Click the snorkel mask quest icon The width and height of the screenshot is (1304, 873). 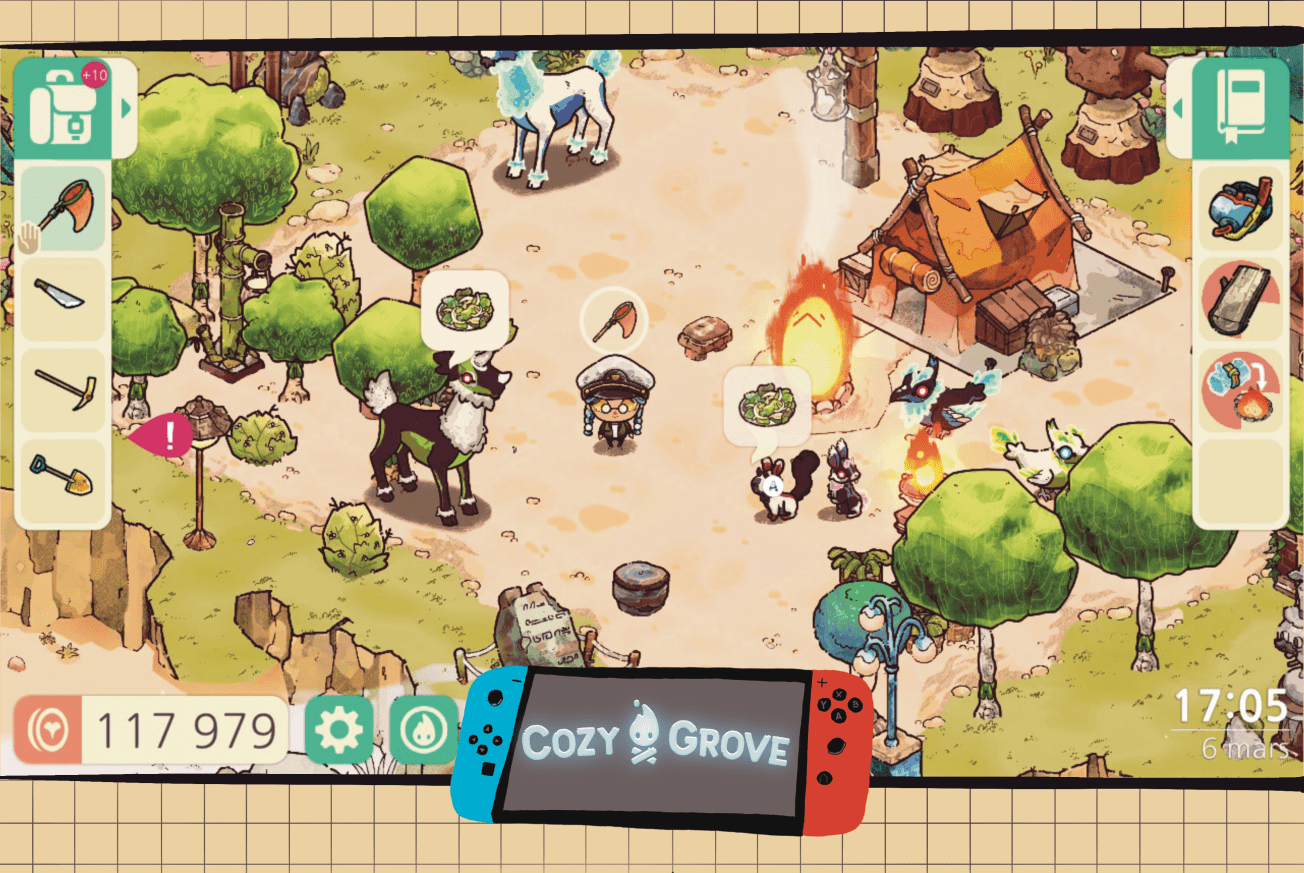[1240, 210]
